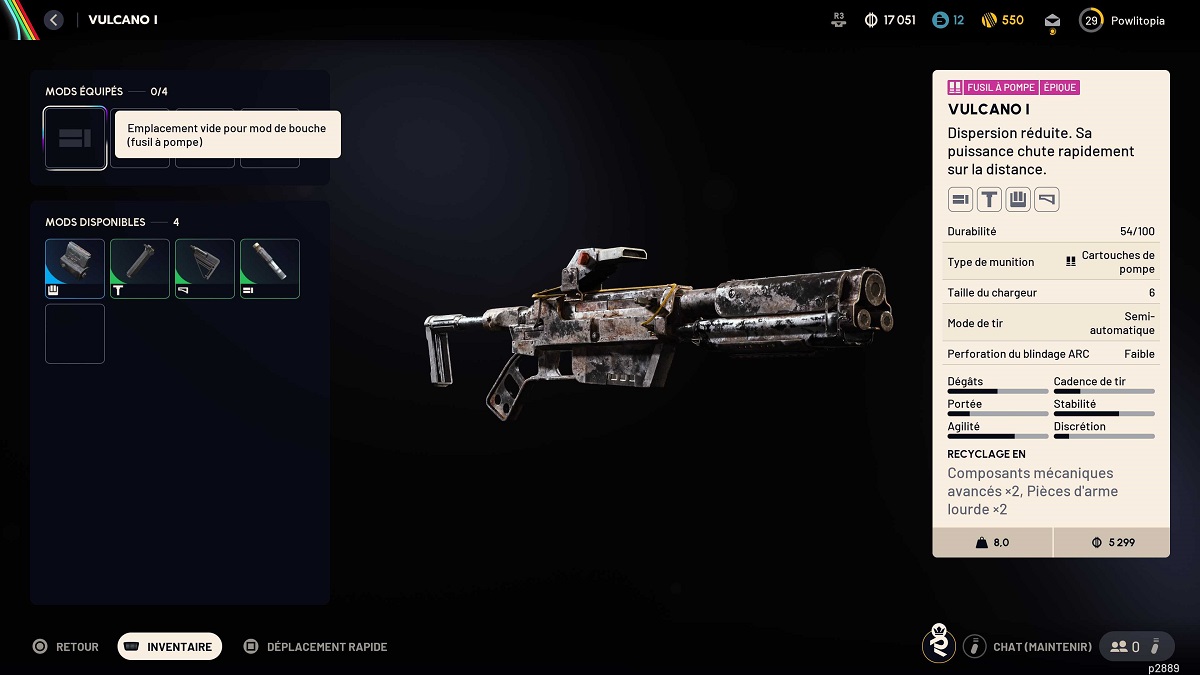Click the magazine slot icon on weapon card

point(1018,200)
